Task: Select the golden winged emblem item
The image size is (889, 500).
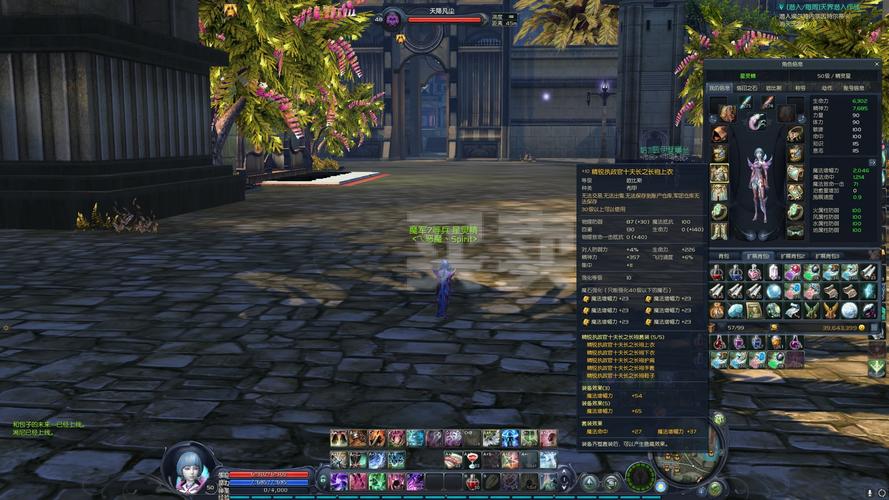Action: (829, 310)
